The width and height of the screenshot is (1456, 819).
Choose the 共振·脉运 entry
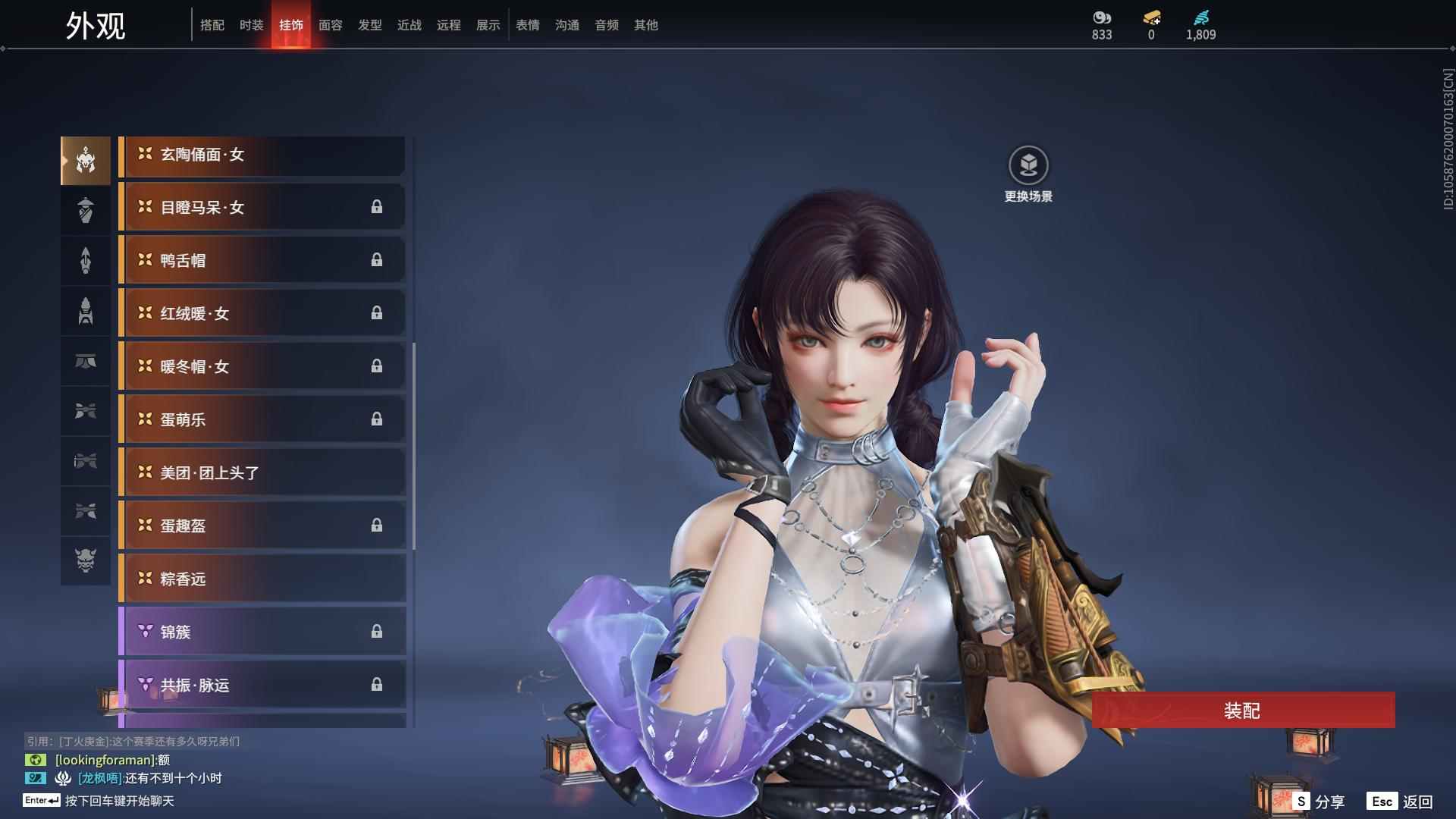(262, 686)
